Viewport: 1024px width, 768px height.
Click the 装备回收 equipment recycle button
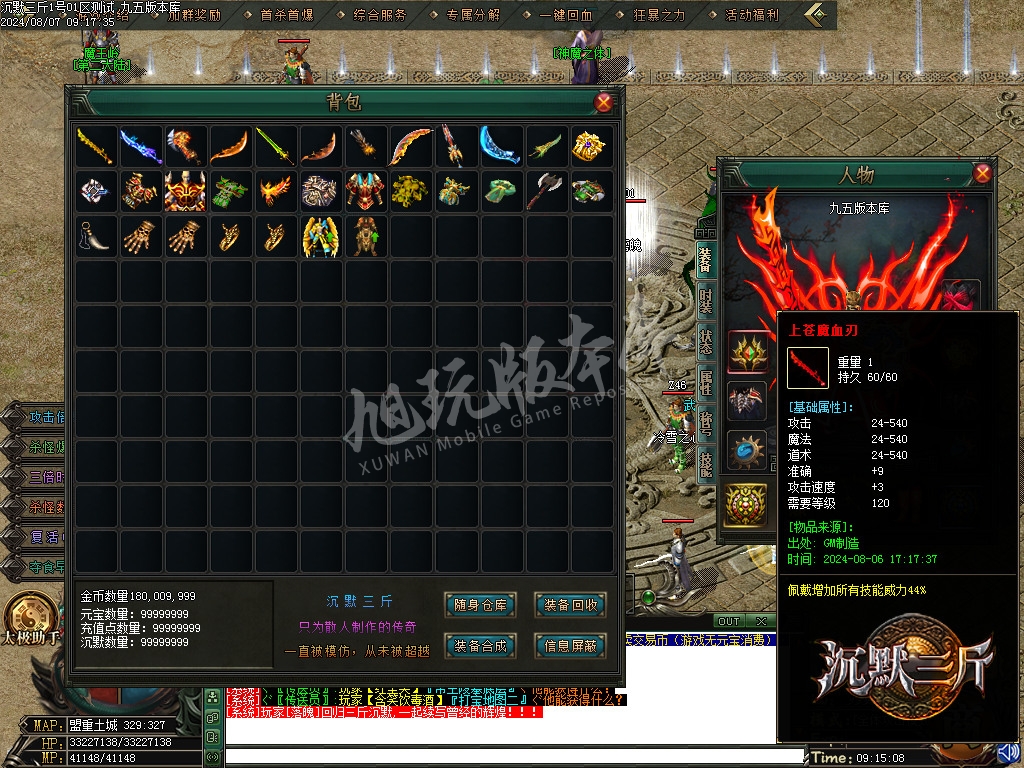coord(571,604)
